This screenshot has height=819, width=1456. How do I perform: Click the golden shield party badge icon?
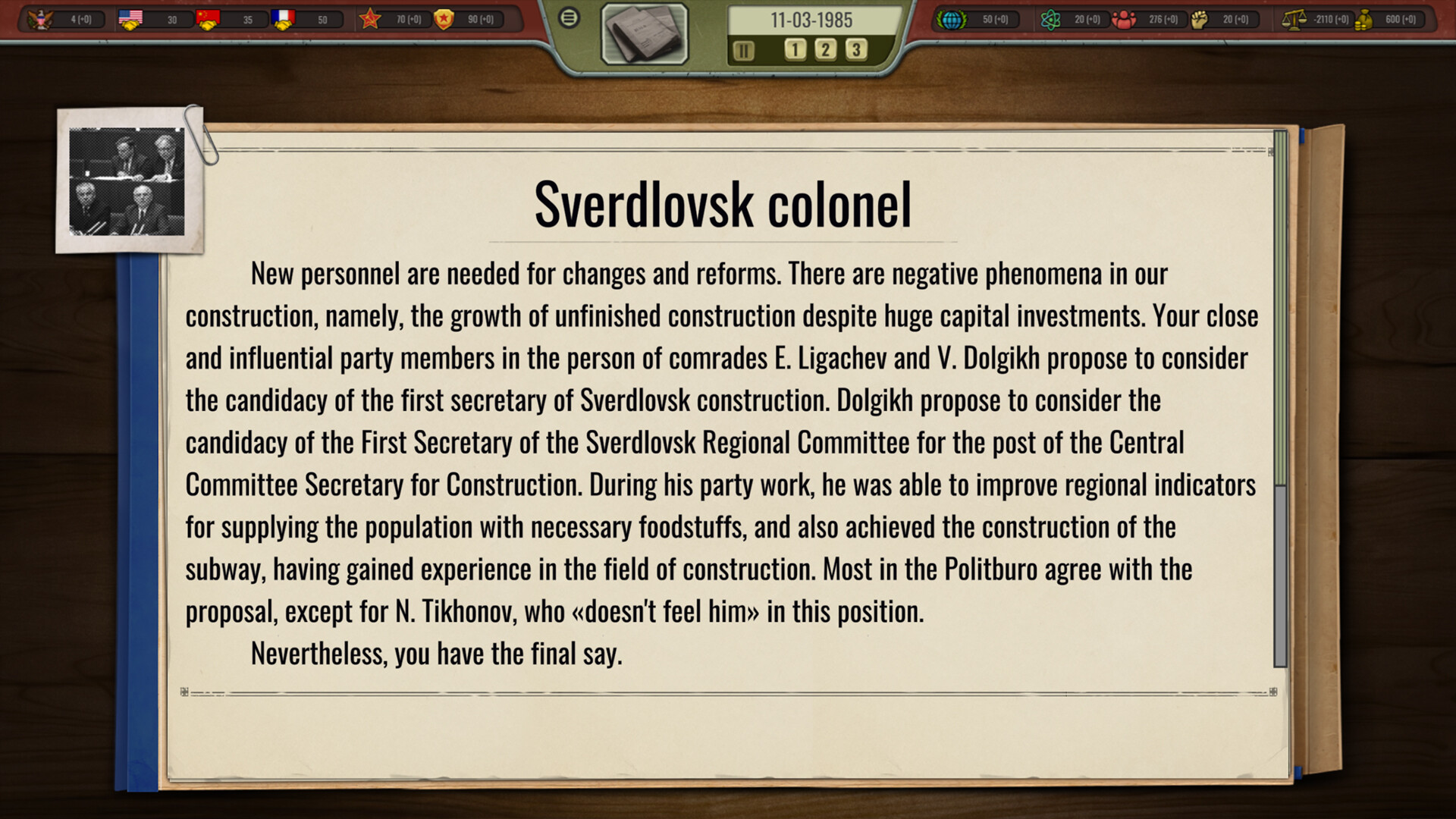coord(444,20)
